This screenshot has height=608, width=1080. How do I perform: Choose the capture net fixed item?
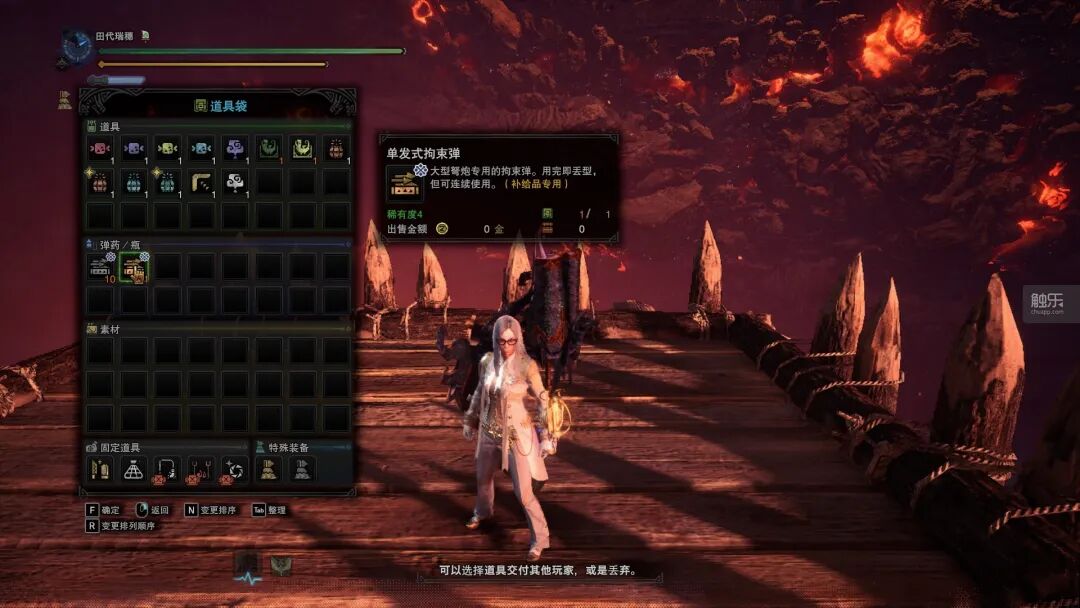point(134,468)
